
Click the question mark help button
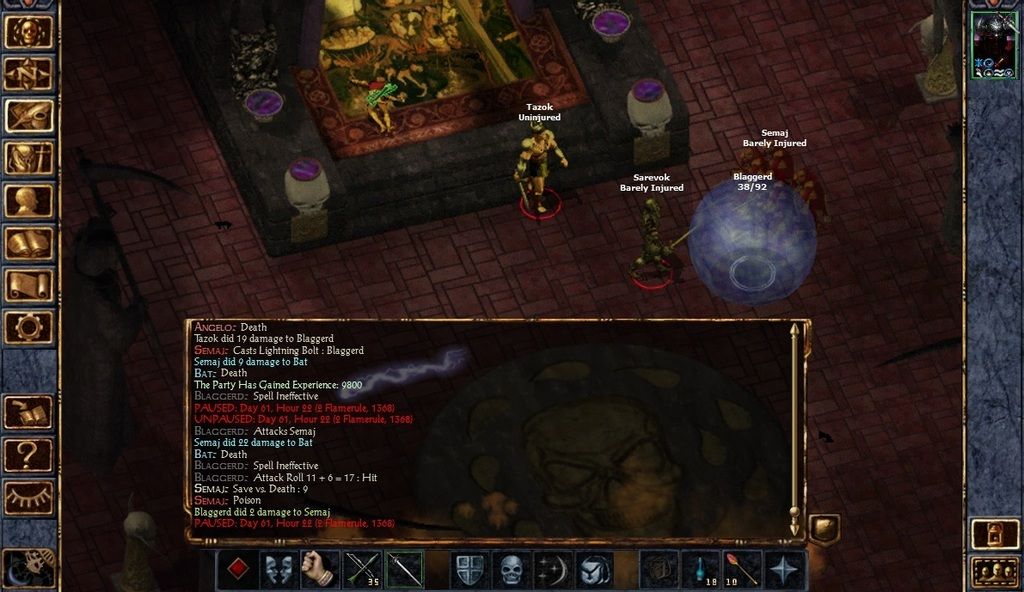pyautogui.click(x=29, y=455)
